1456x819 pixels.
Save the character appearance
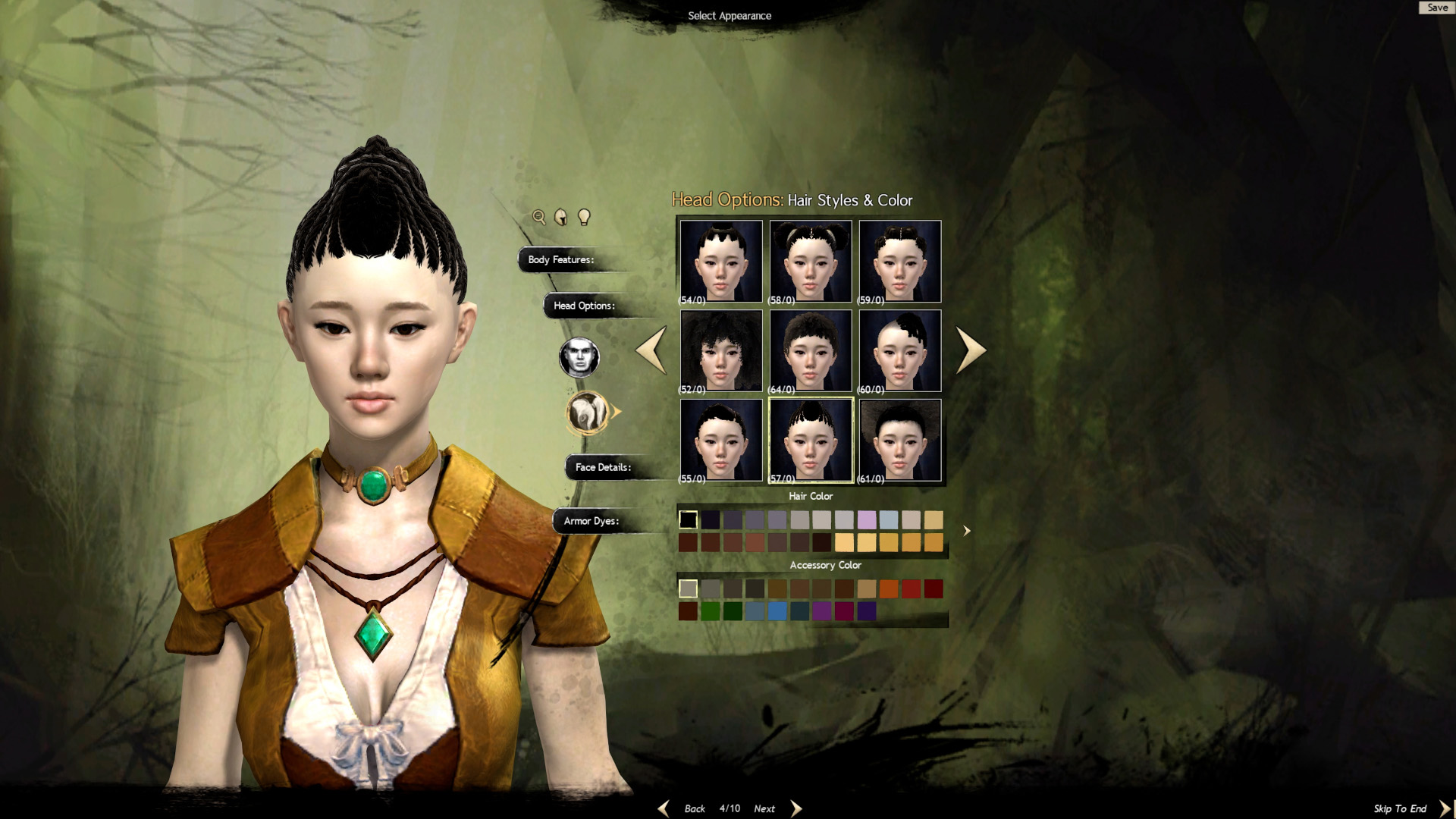click(1436, 8)
